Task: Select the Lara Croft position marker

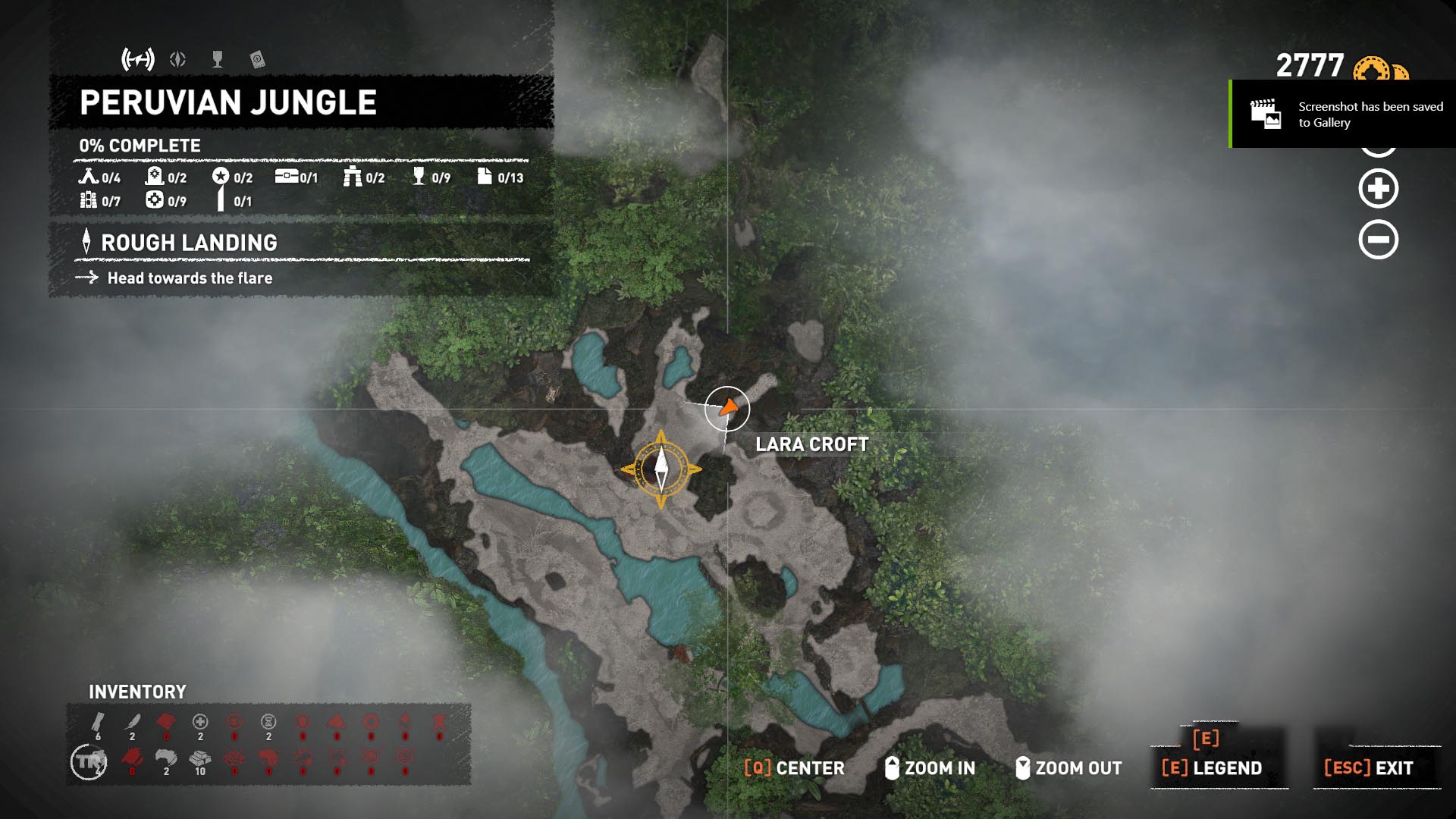Action: pyautogui.click(x=727, y=409)
